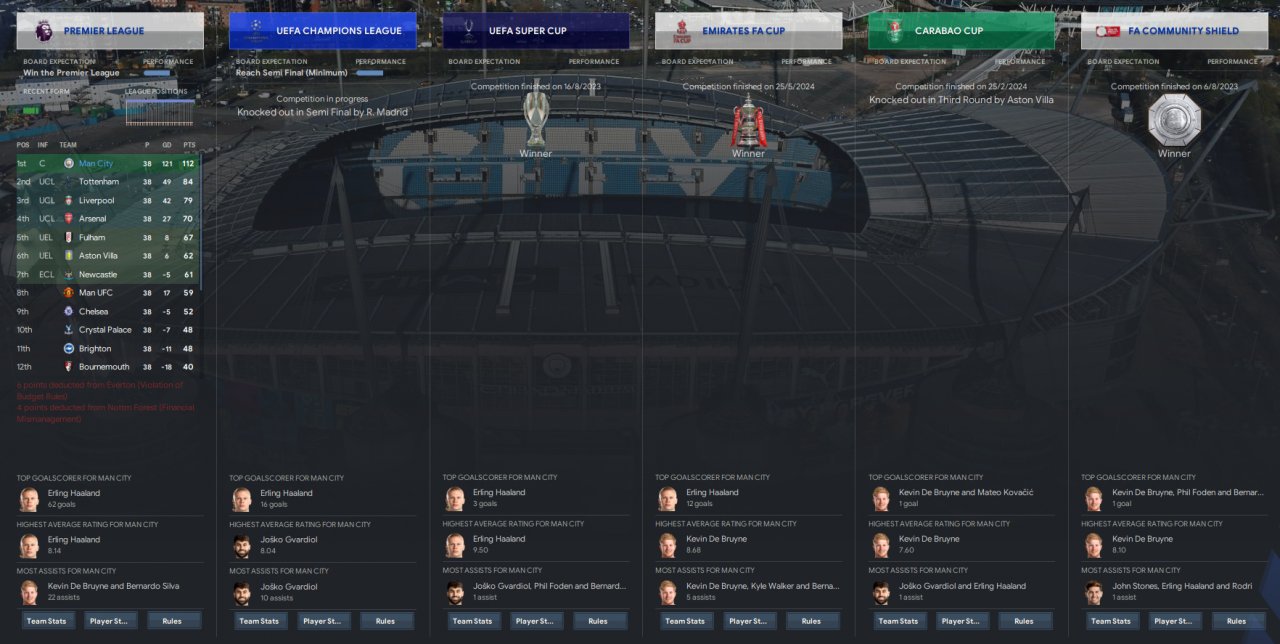Choose the Emirates FA Cup header
The width and height of the screenshot is (1280, 644).
[748, 31]
